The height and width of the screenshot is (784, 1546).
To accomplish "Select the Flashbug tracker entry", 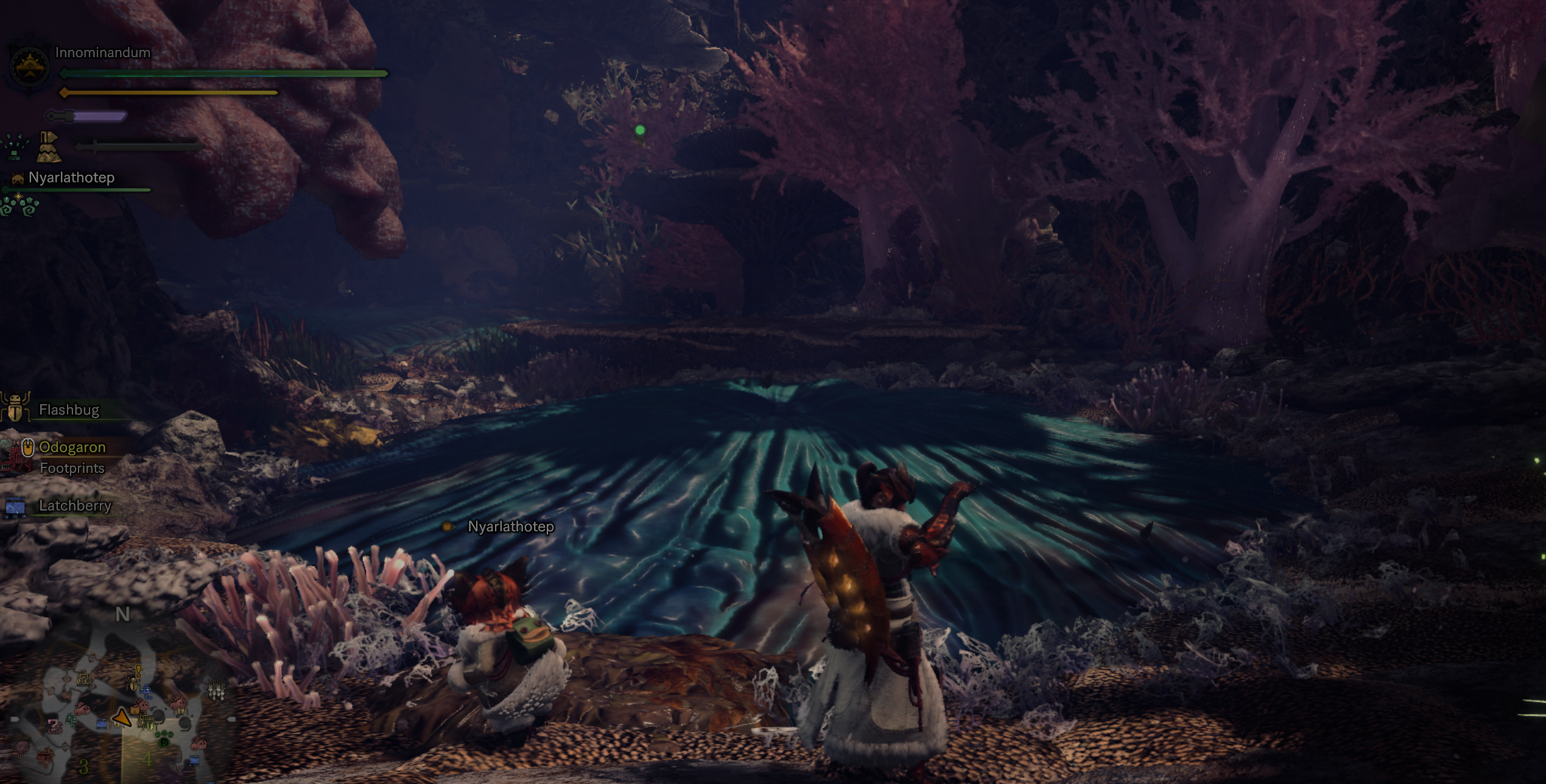I will click(x=68, y=410).
